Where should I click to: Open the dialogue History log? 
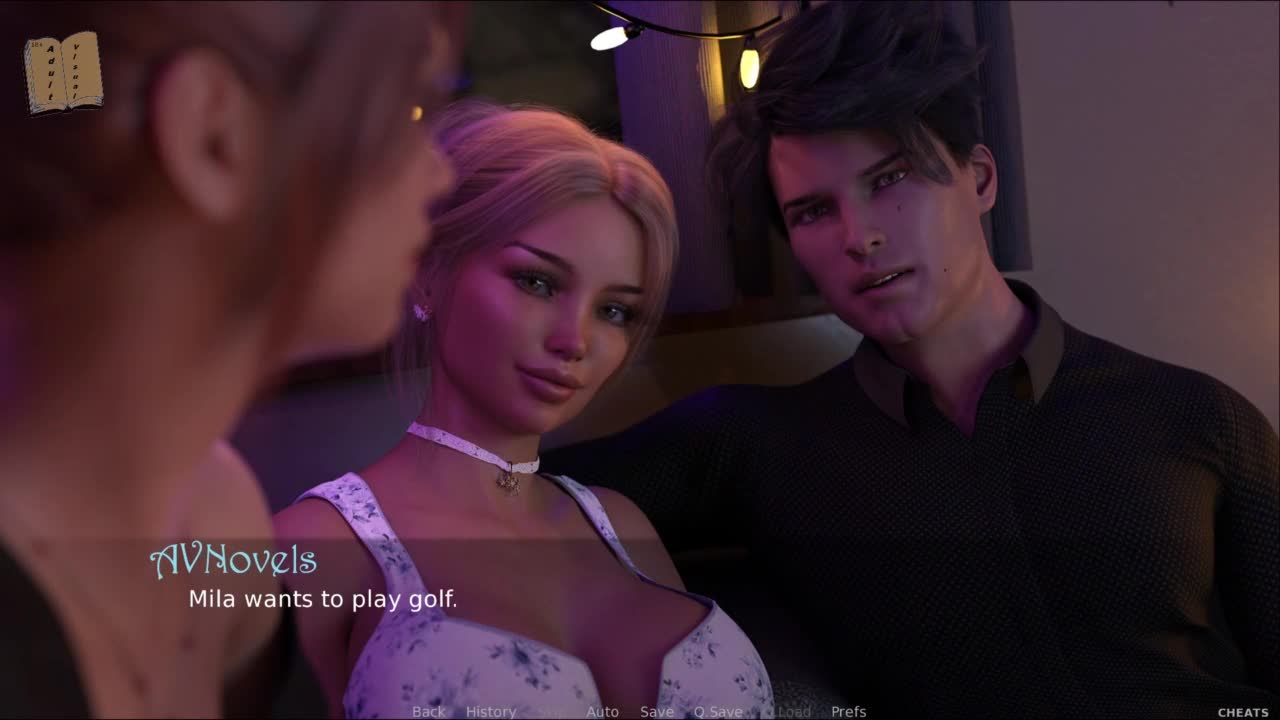491,711
